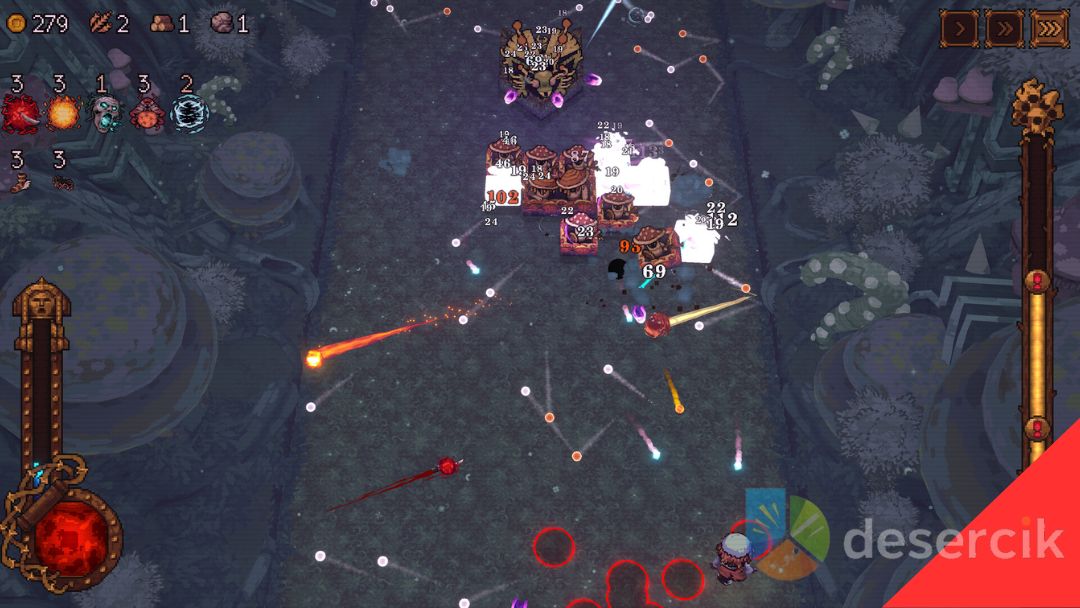1080x608 pixels.
Task: Set game speed to normal single arrow
Action: (x=959, y=29)
